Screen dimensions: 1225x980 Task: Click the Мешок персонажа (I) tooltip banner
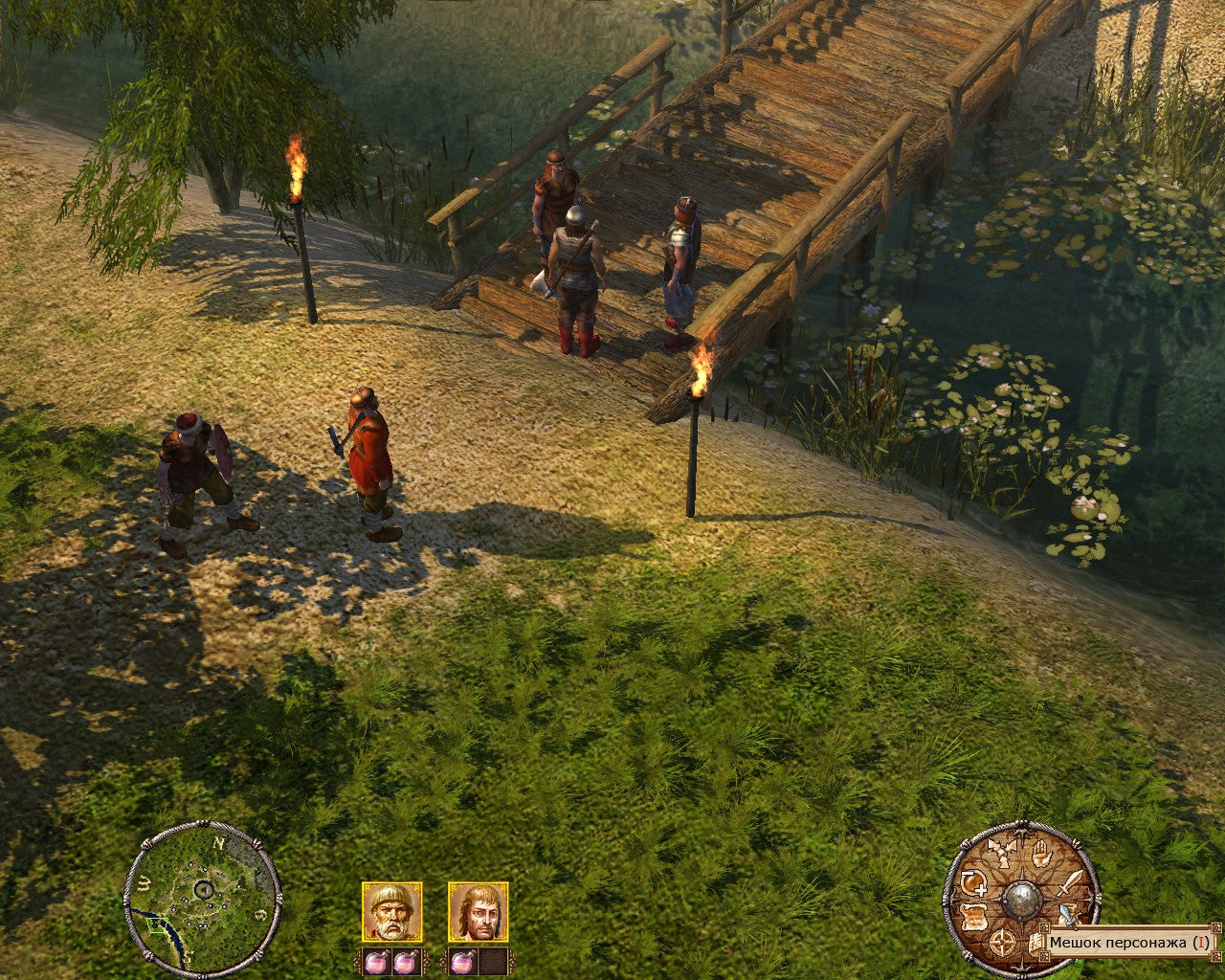click(1129, 941)
